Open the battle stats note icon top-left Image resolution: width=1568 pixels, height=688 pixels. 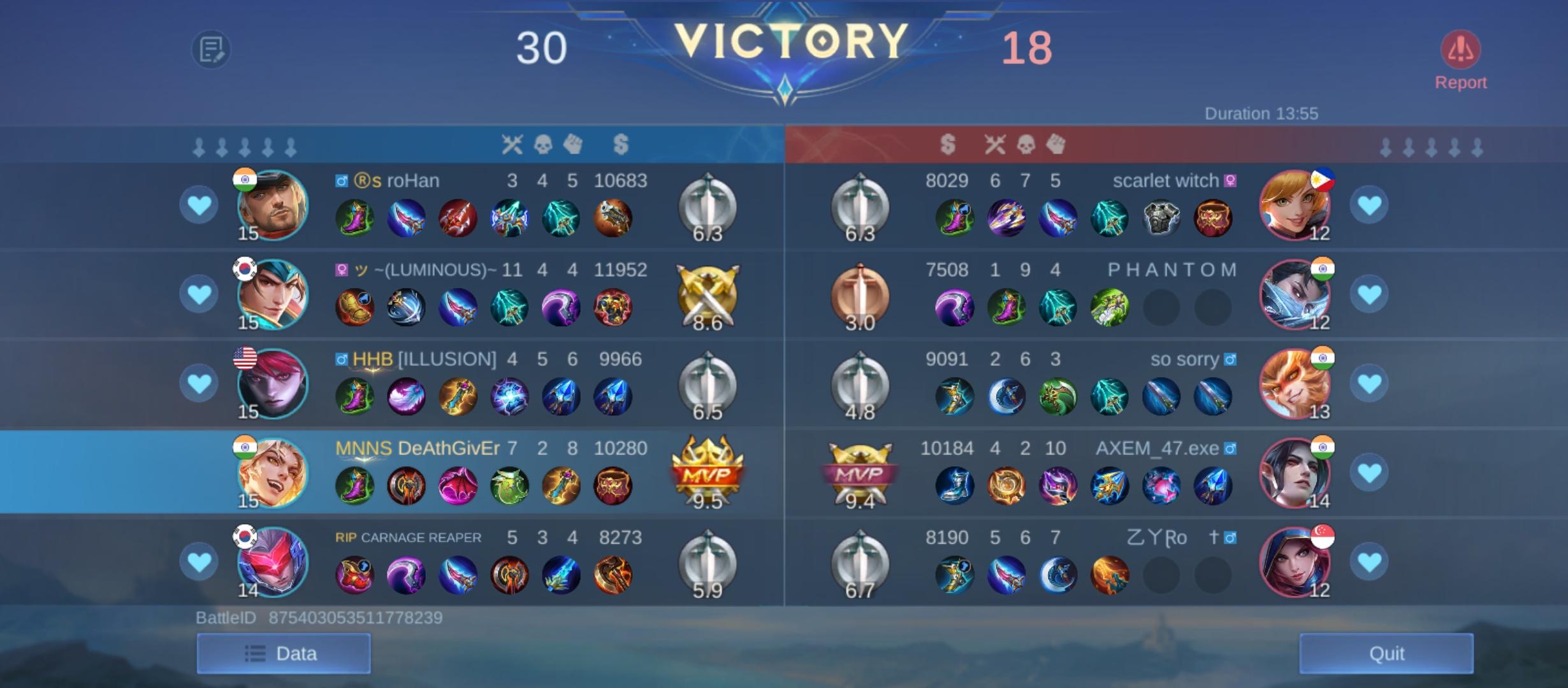point(210,50)
